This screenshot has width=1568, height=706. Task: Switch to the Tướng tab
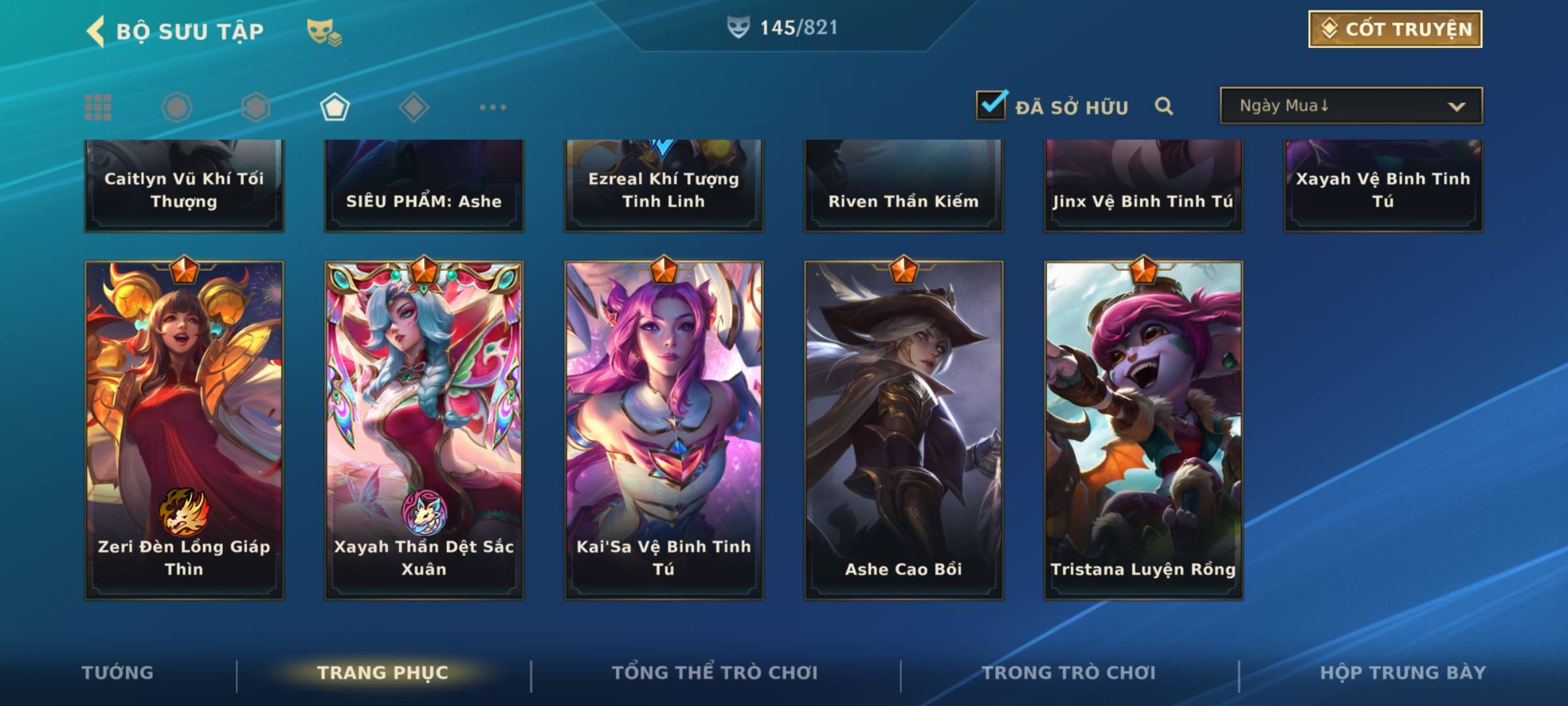point(118,673)
